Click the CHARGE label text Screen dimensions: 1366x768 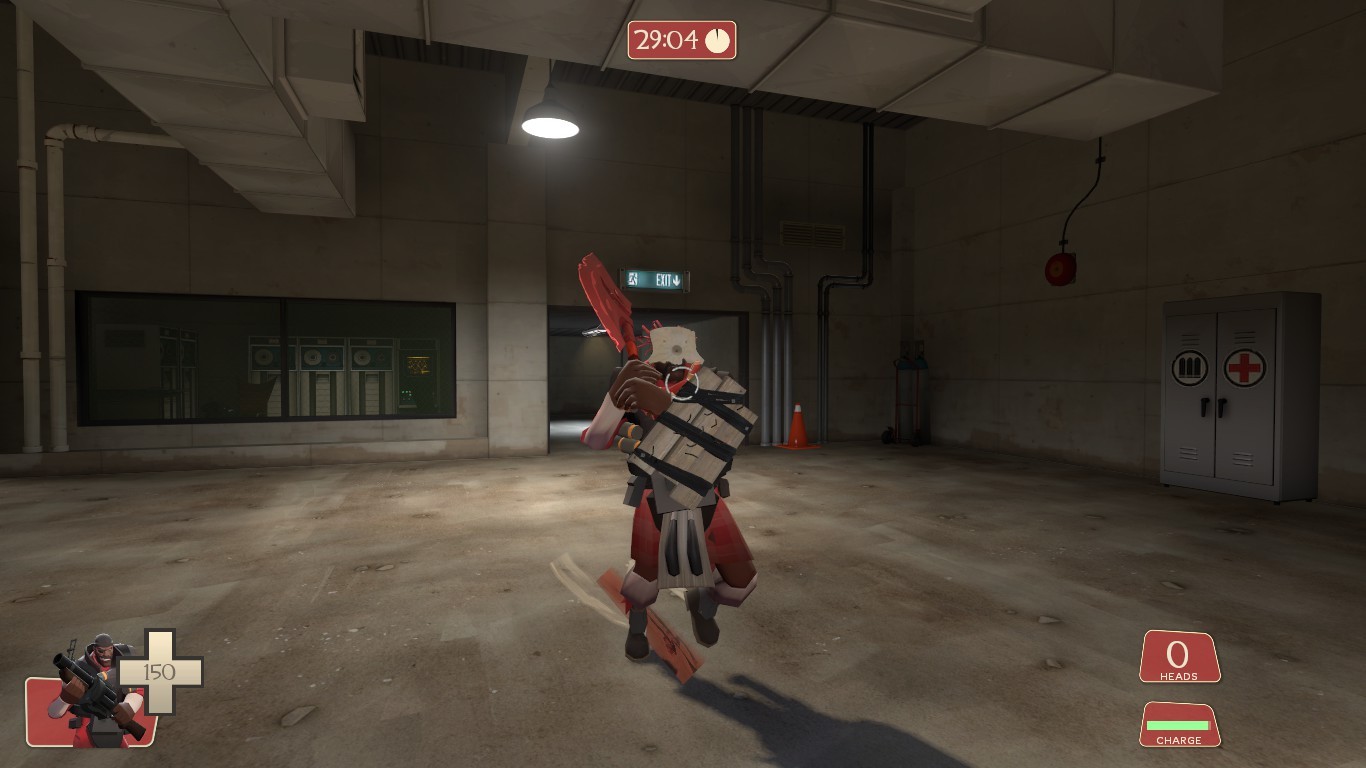tap(1180, 741)
